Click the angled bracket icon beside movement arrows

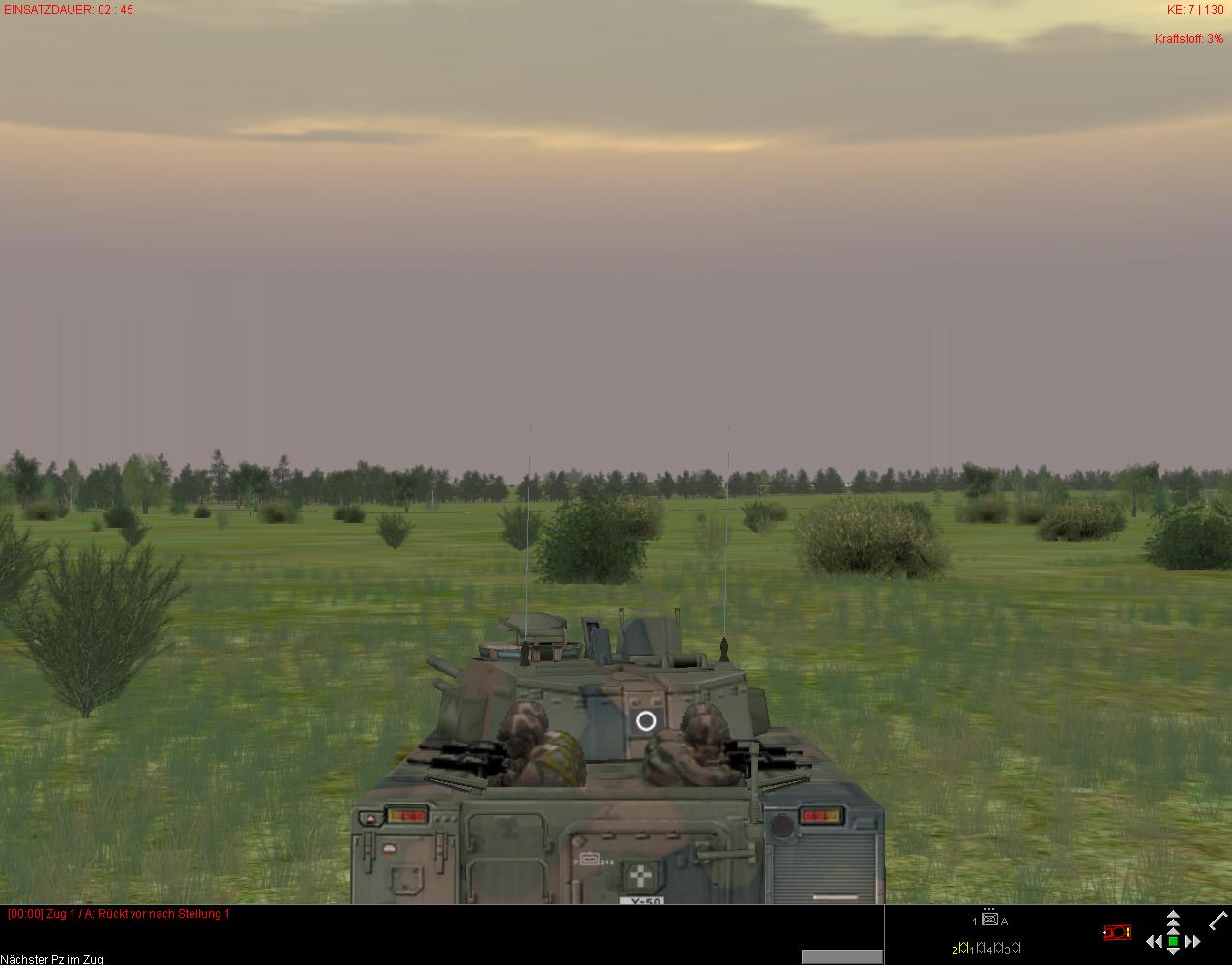tap(1217, 919)
